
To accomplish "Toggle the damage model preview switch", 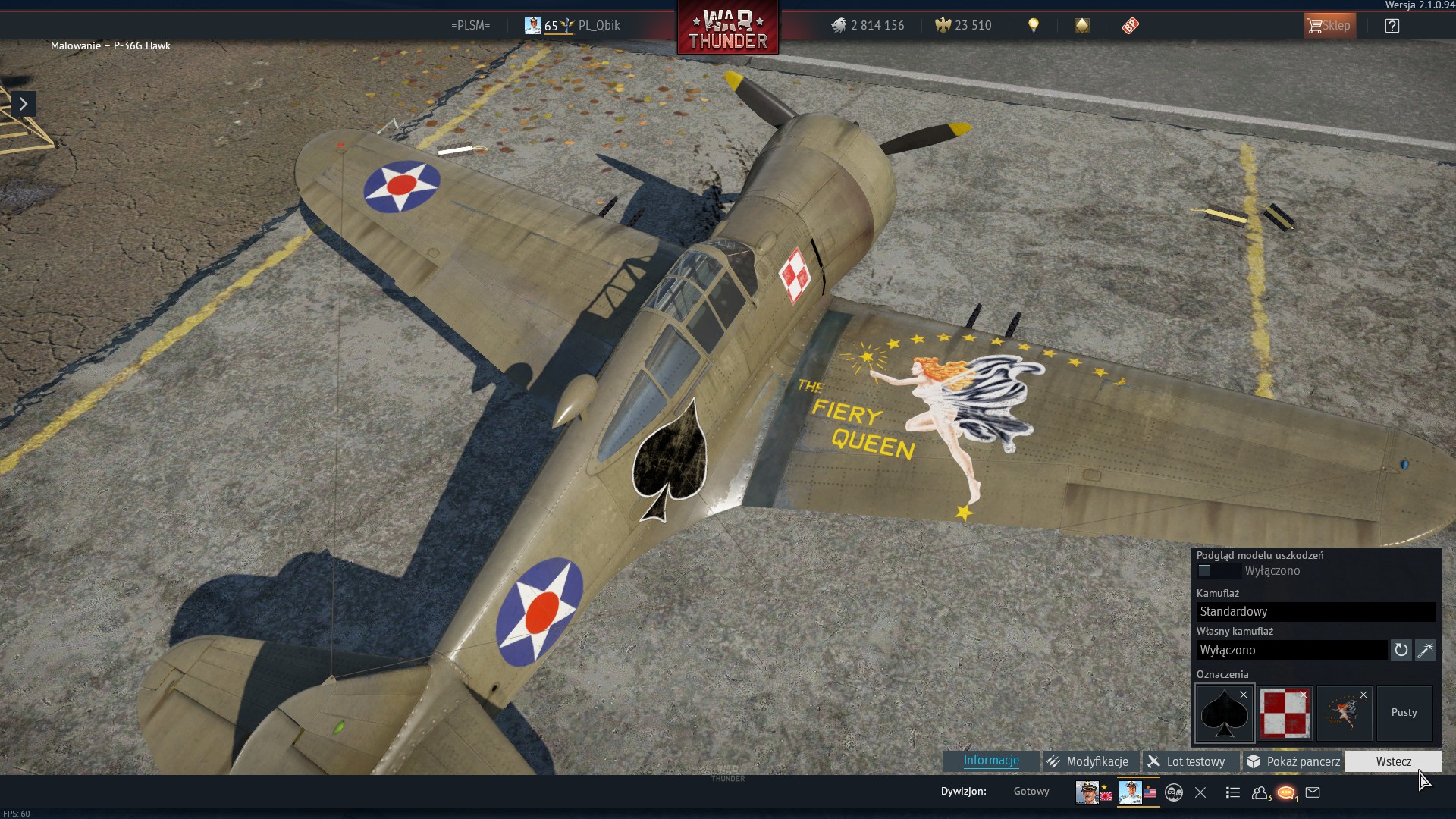I will 1218,571.
